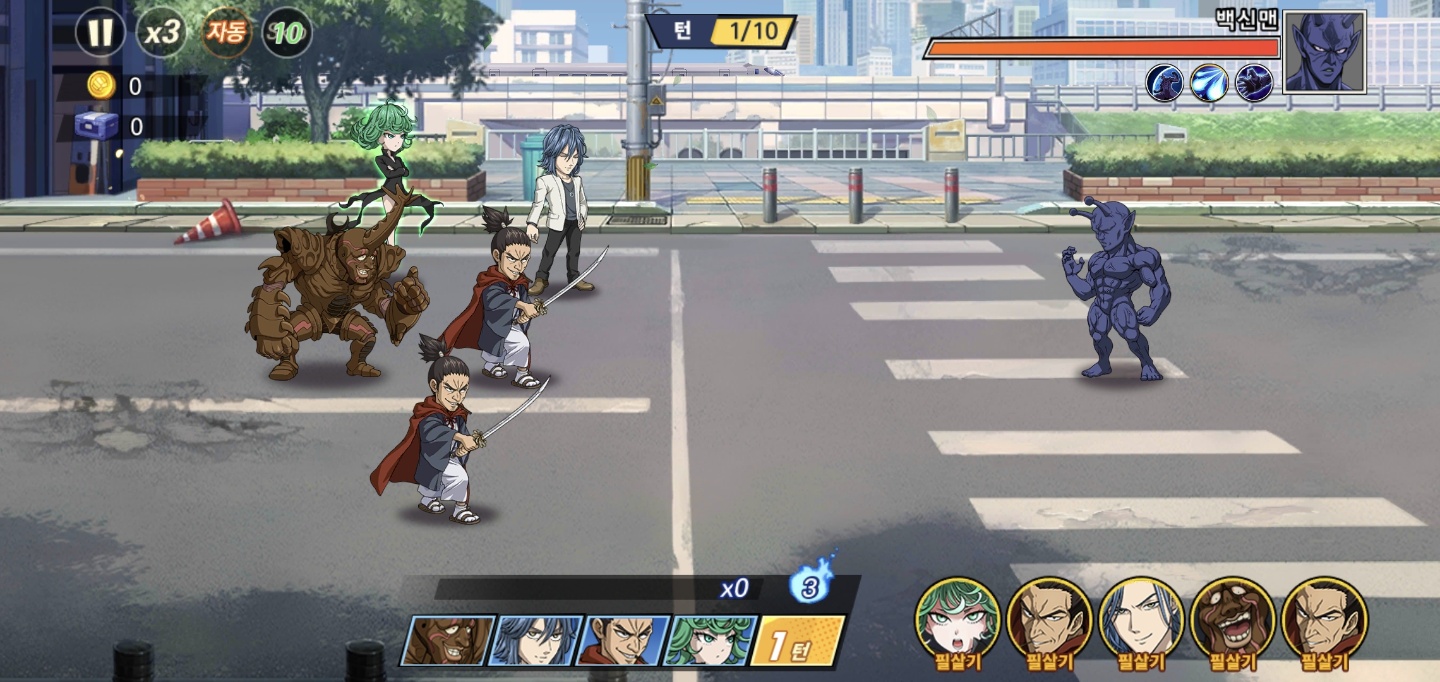Toggle the 자동 auto-battle button
Screen dimensions: 1440x682
pos(226,33)
